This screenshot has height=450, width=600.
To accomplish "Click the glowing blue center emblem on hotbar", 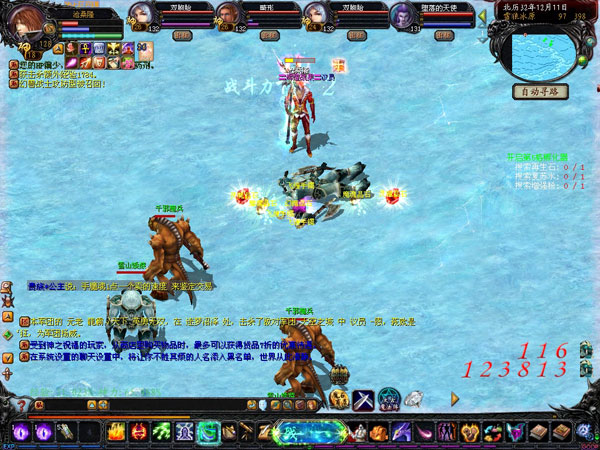I will coord(300,432).
